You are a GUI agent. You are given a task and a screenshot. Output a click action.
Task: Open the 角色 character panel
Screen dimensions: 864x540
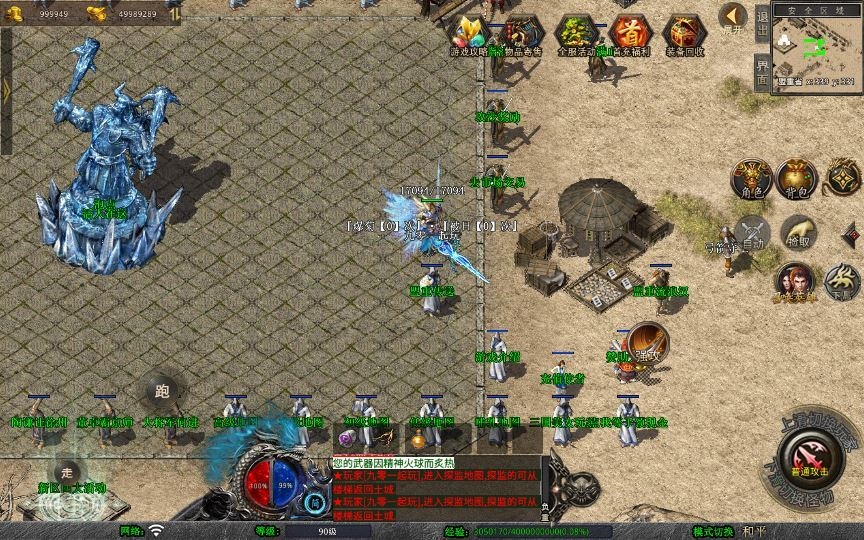(x=751, y=177)
